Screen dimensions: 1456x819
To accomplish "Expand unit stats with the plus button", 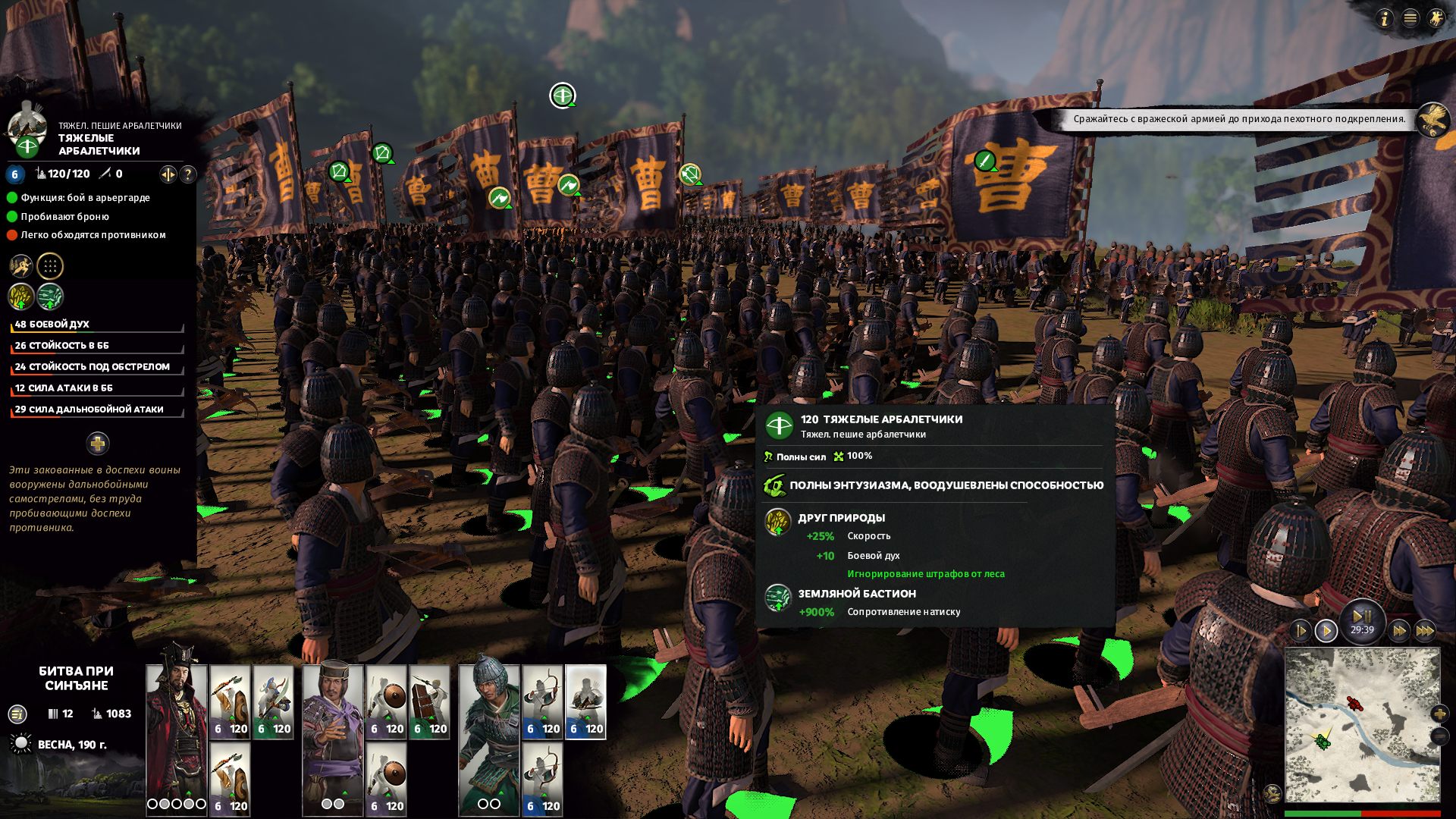I will coord(98,444).
